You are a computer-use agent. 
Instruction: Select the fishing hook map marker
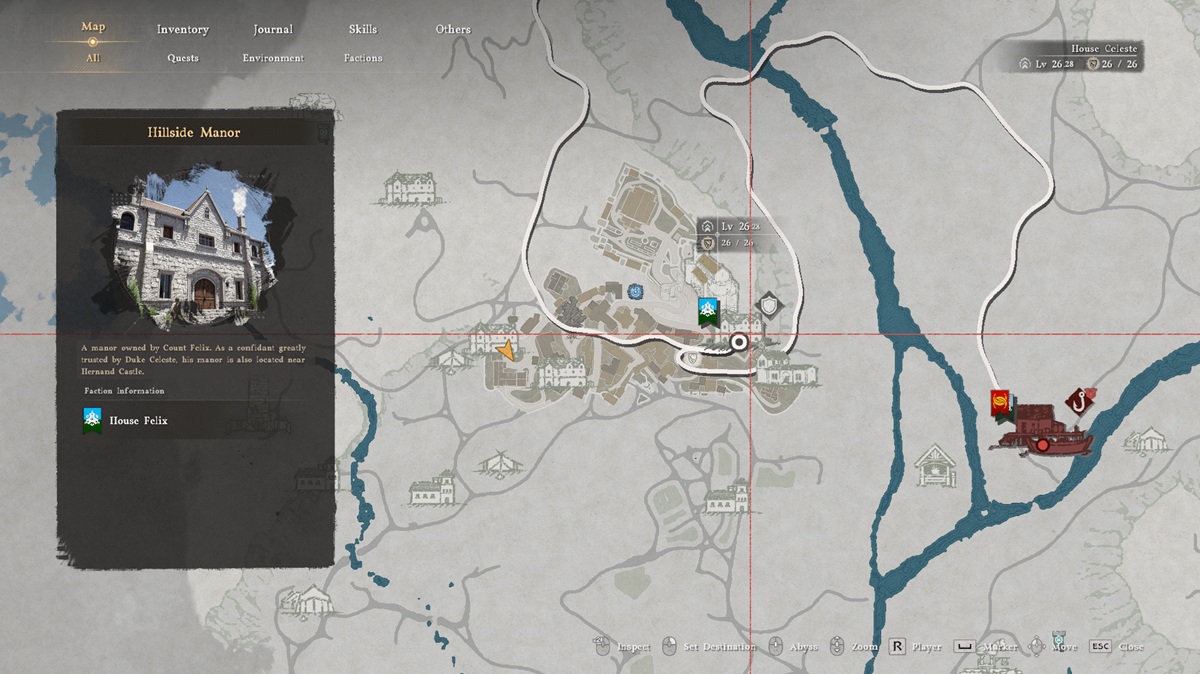[1077, 402]
